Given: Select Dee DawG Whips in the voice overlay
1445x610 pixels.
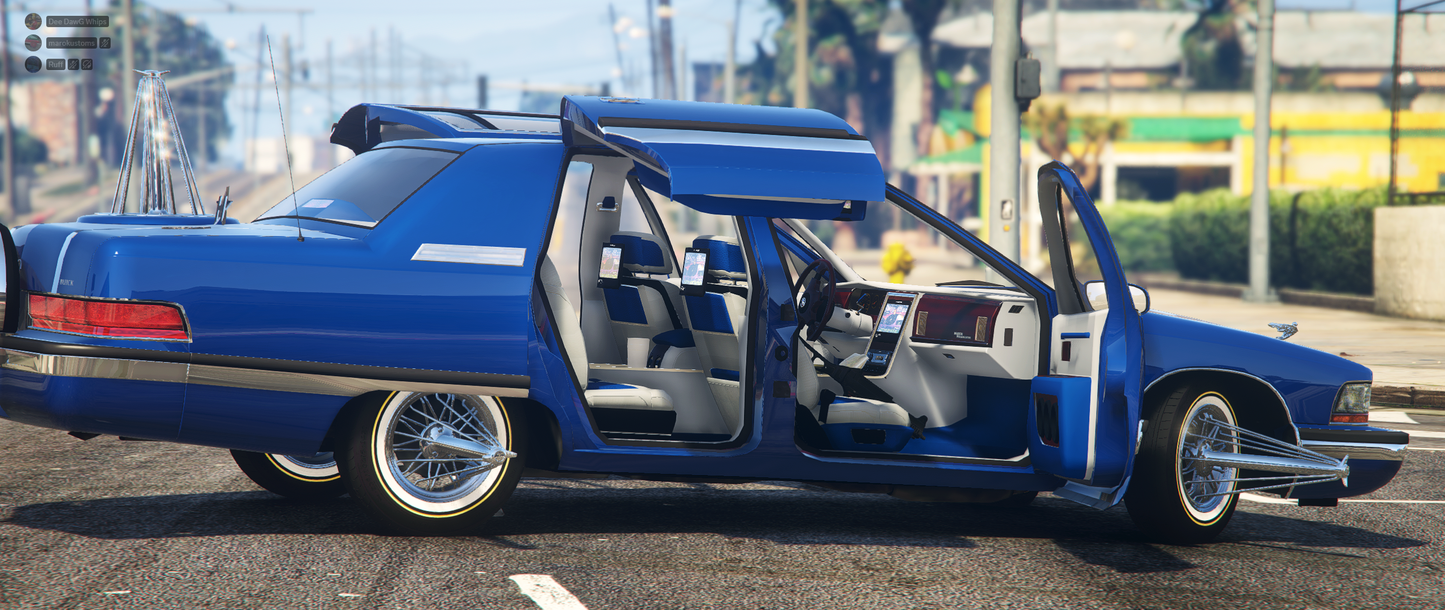Looking at the screenshot, I should (76, 21).
